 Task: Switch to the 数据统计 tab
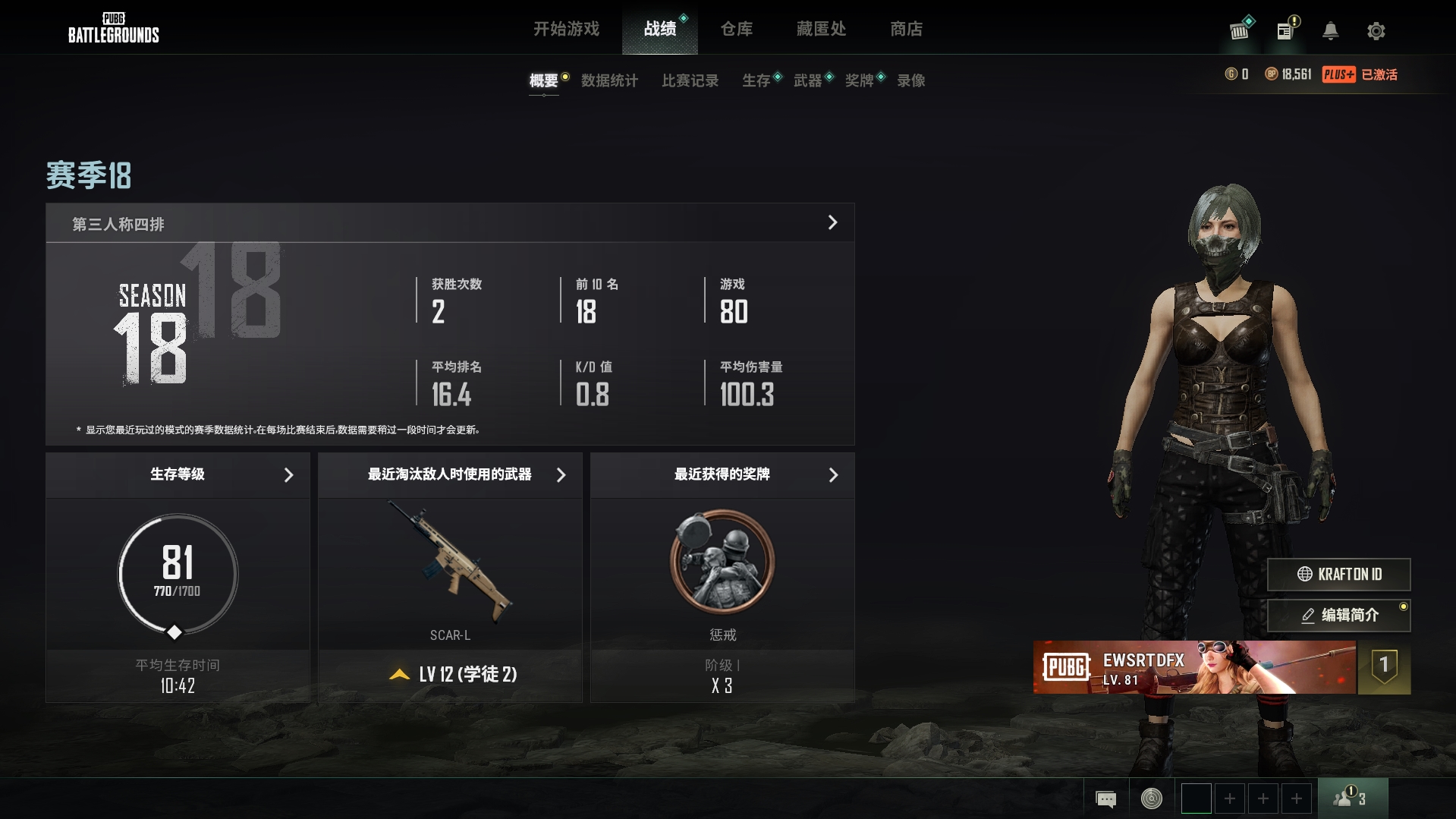609,80
